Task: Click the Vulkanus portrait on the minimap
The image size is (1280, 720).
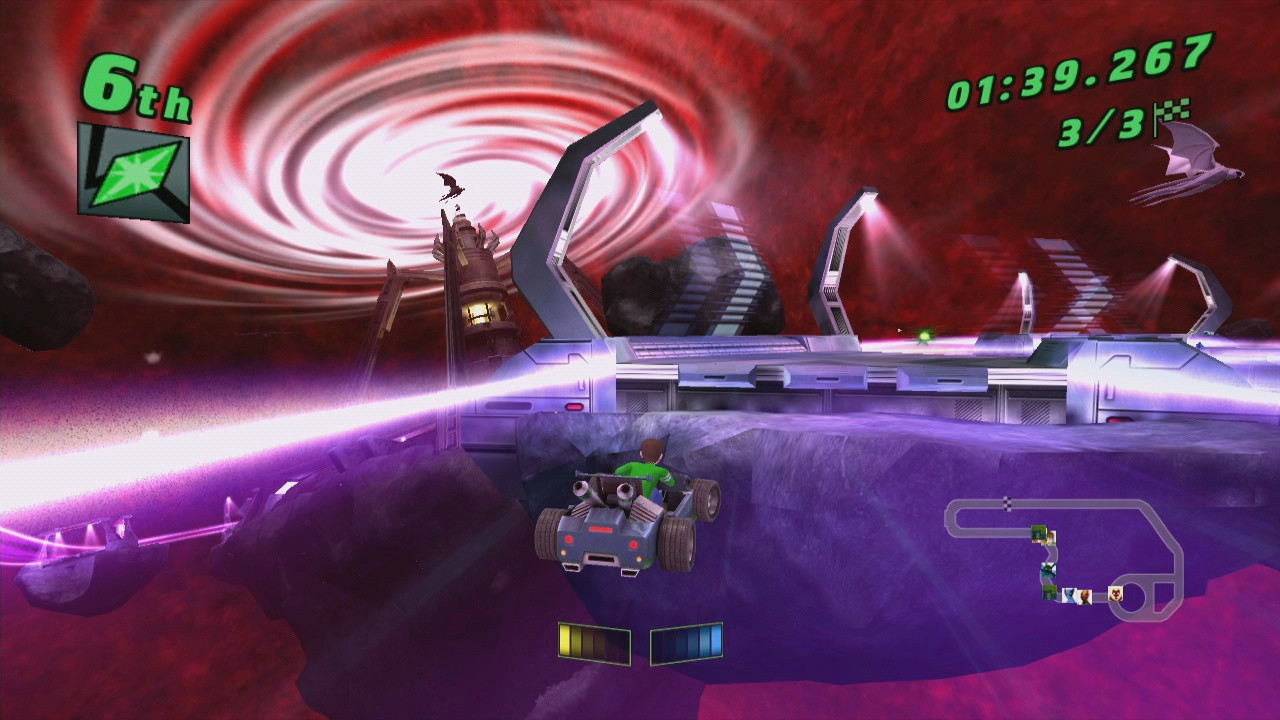Action: 1114,593
